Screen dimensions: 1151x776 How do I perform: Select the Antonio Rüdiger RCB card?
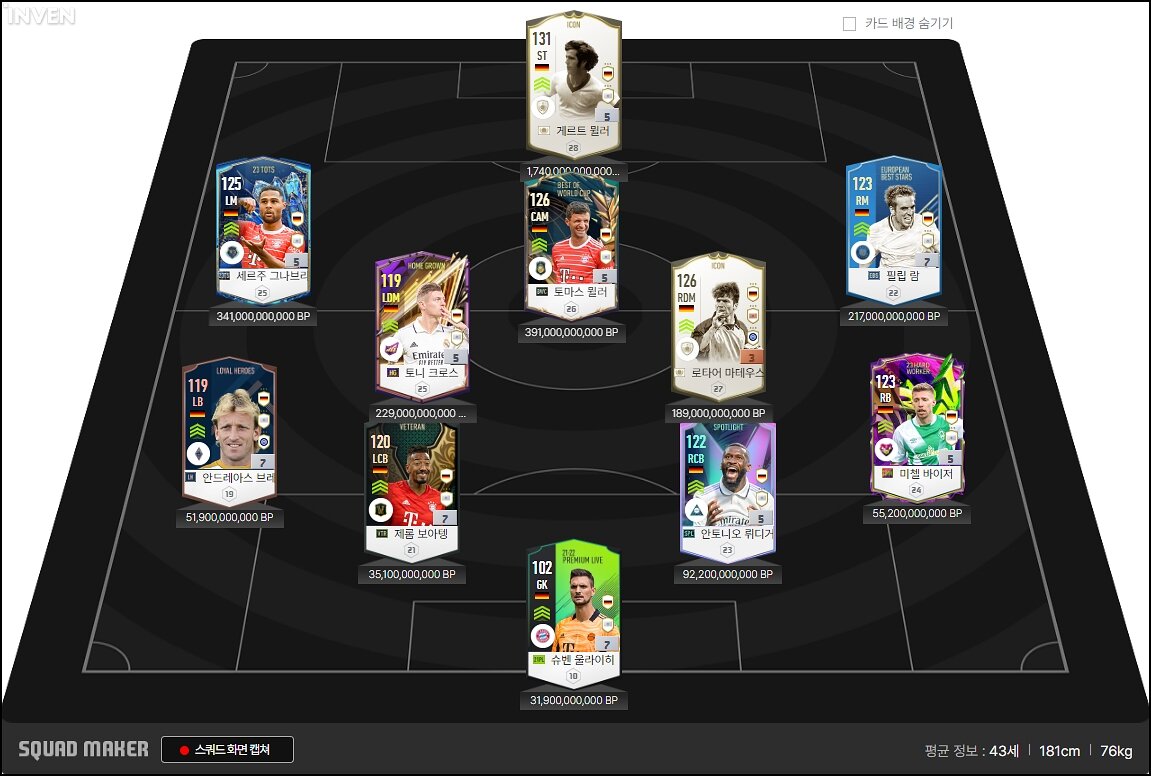click(x=726, y=491)
